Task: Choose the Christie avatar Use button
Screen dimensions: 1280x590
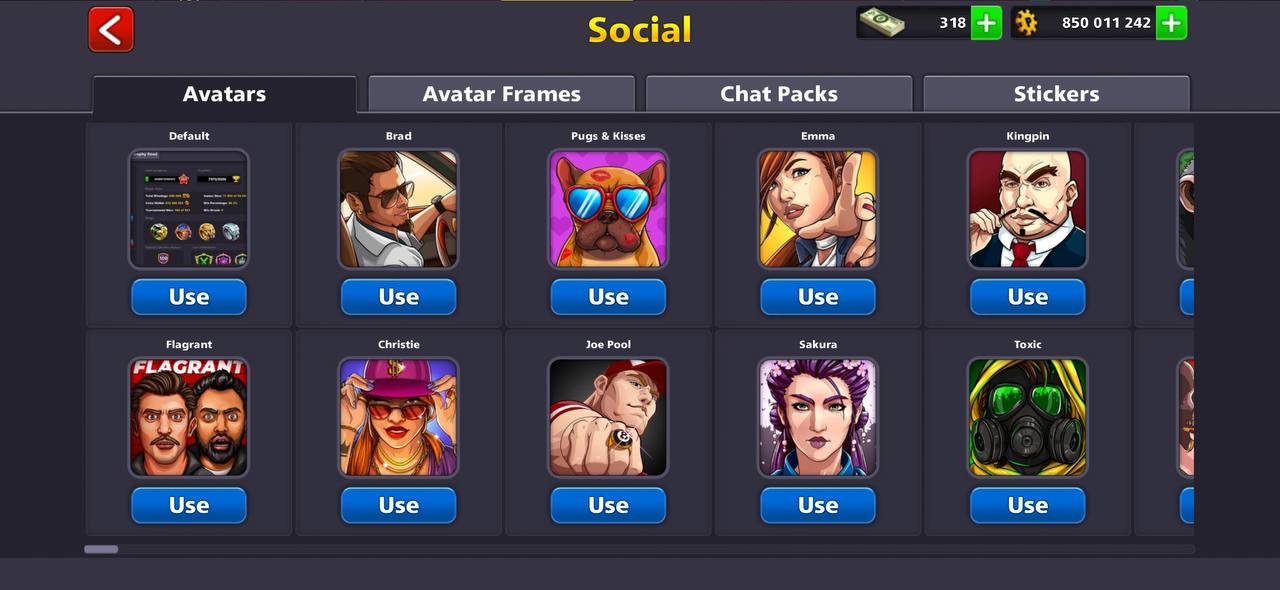Action: (x=398, y=505)
